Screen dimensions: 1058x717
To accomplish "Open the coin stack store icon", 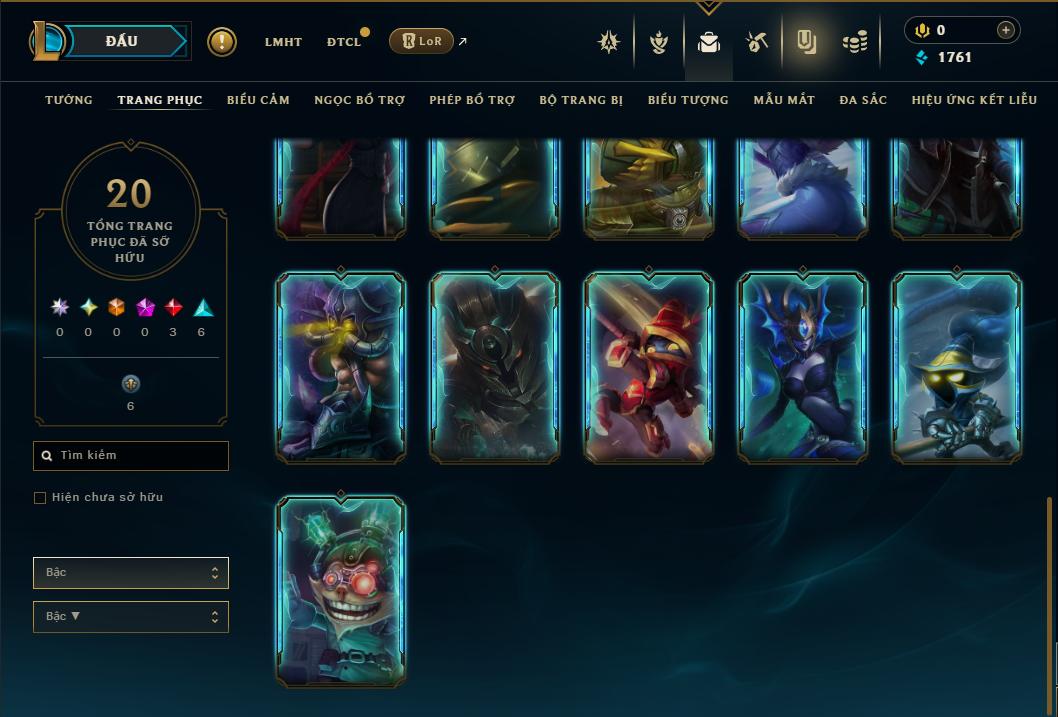I will pos(855,42).
